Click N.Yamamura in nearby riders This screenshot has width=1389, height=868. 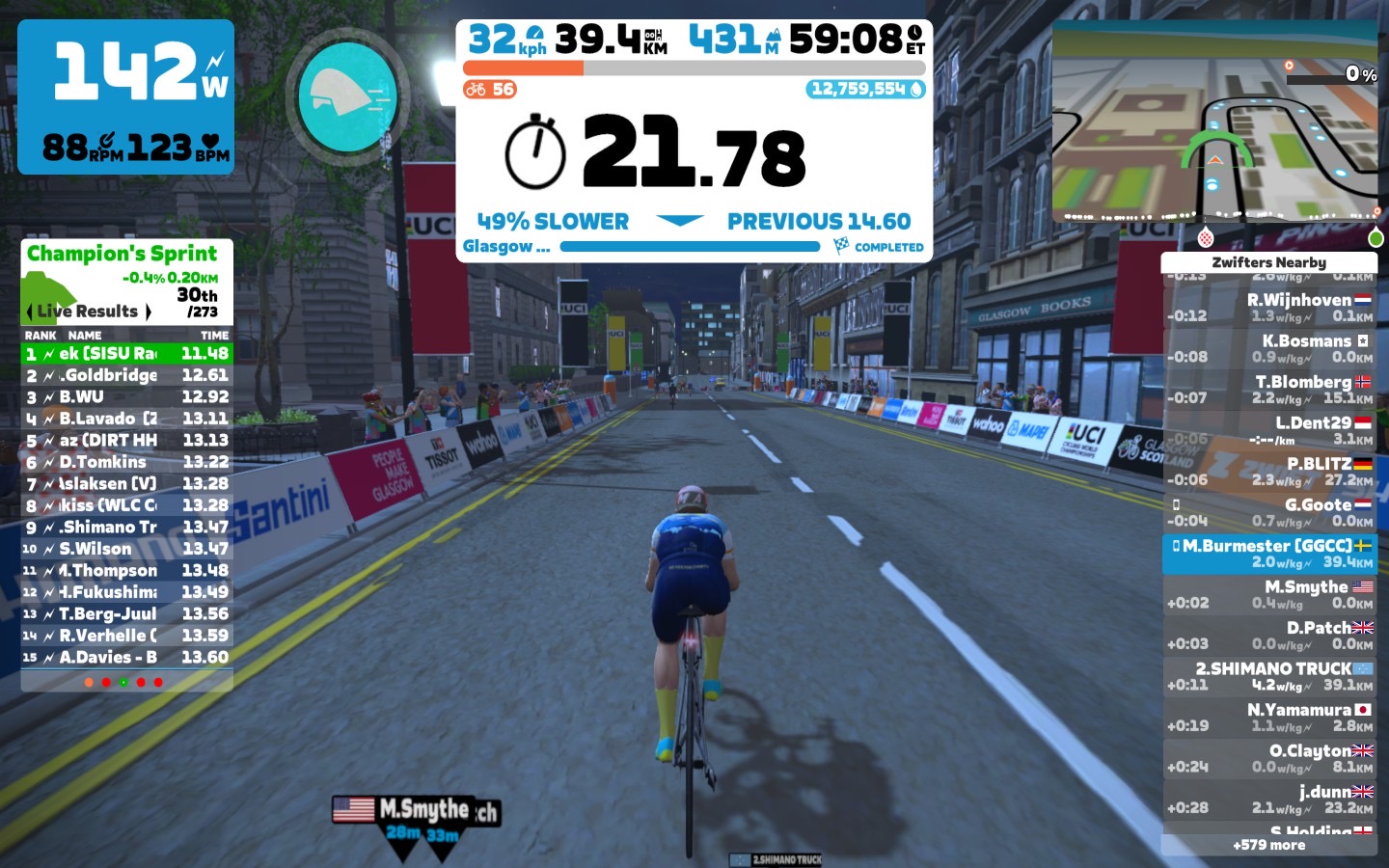pos(1269,717)
